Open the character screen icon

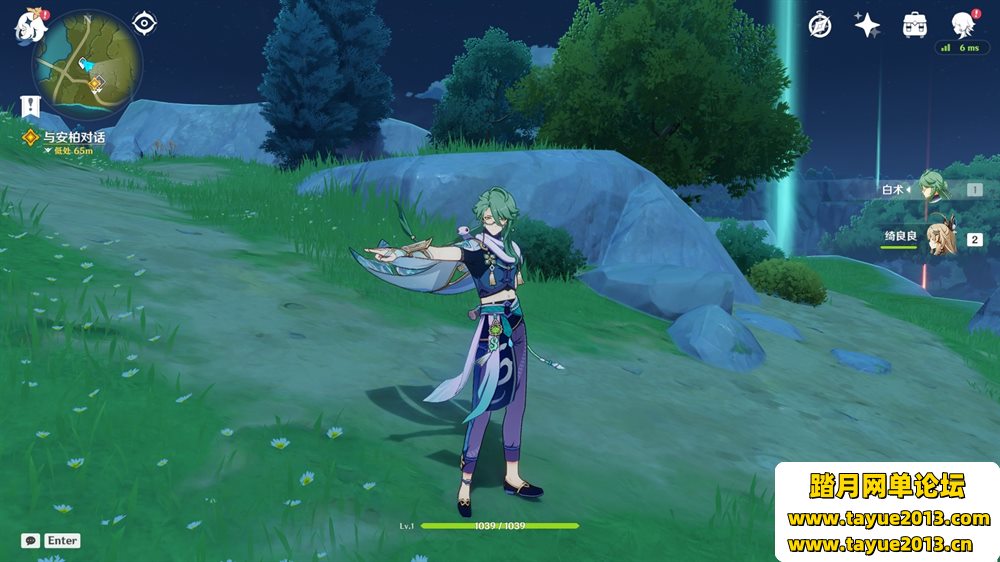click(x=962, y=25)
